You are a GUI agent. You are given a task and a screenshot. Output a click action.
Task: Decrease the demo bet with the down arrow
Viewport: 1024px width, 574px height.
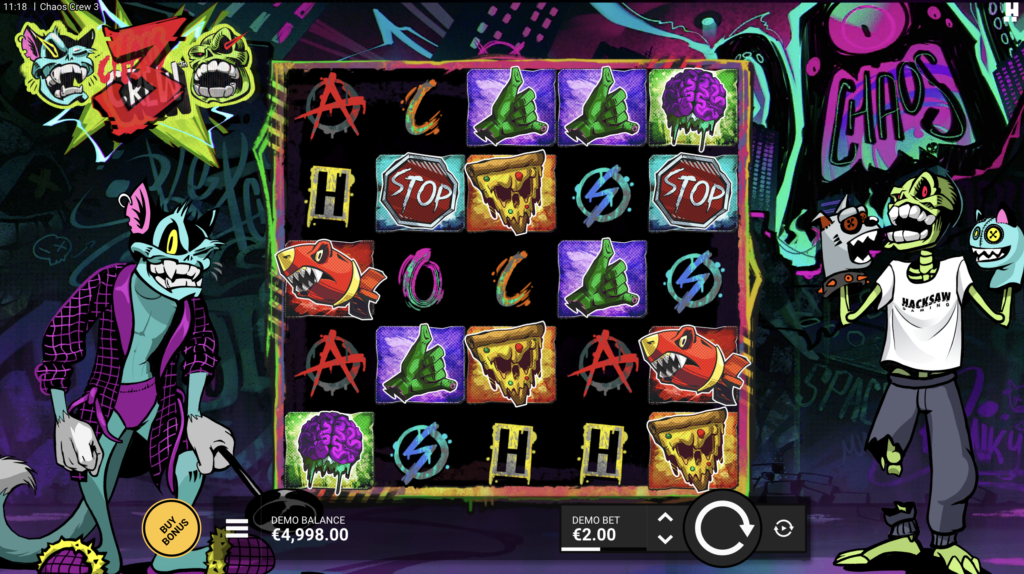665,539
